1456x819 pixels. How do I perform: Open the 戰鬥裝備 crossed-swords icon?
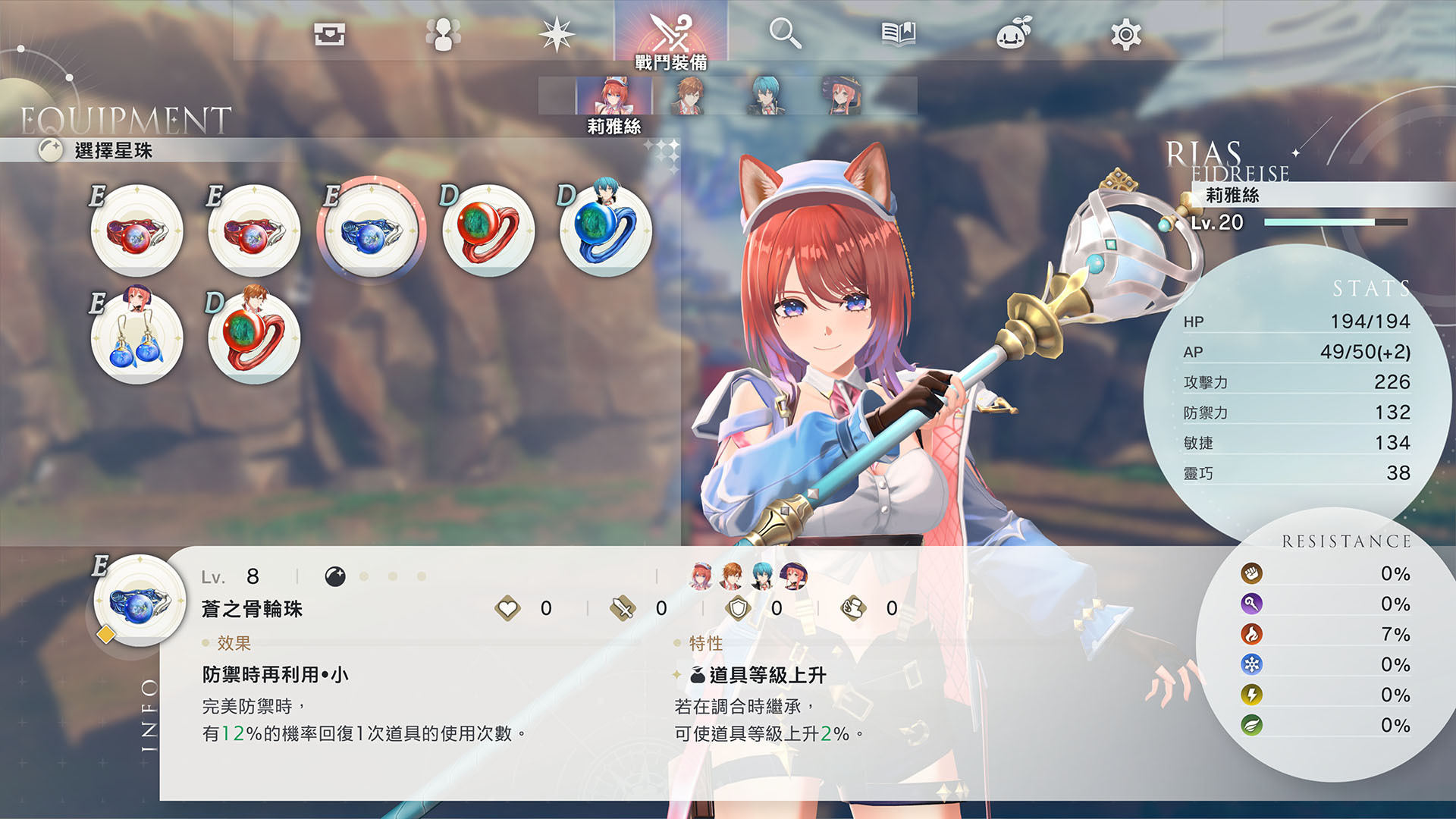tap(672, 32)
